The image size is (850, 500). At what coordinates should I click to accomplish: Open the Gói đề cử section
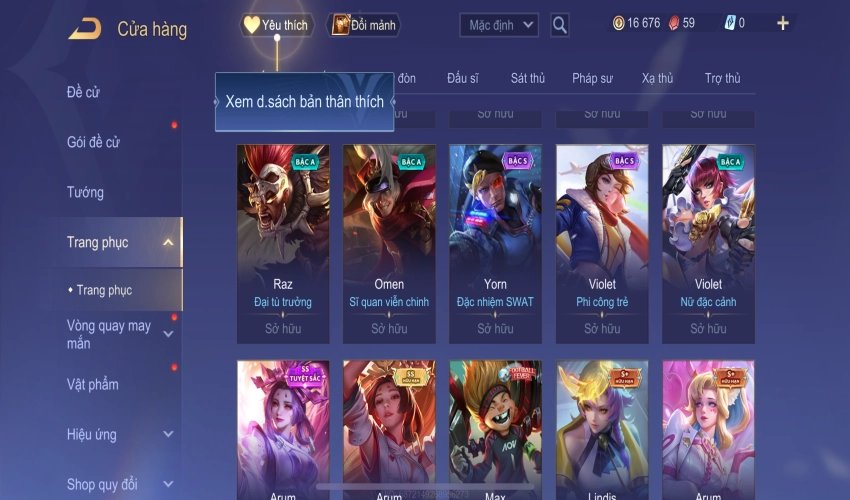[93, 142]
